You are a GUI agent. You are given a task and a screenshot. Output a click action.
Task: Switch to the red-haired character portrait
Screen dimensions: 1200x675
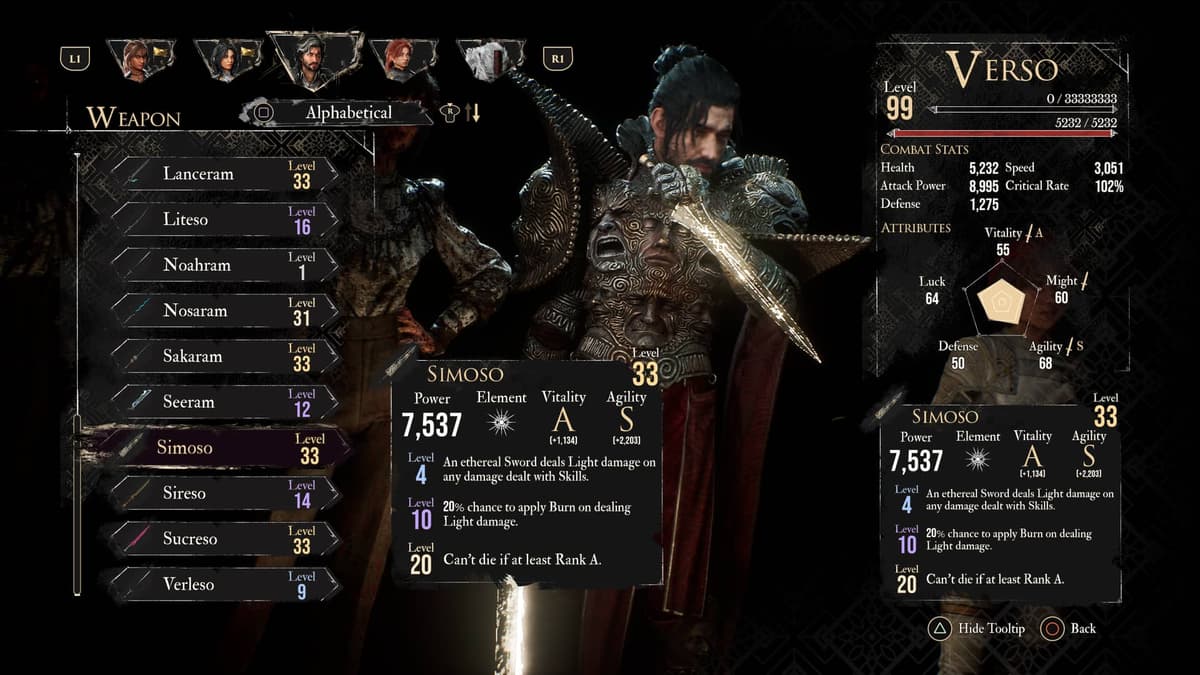403,60
